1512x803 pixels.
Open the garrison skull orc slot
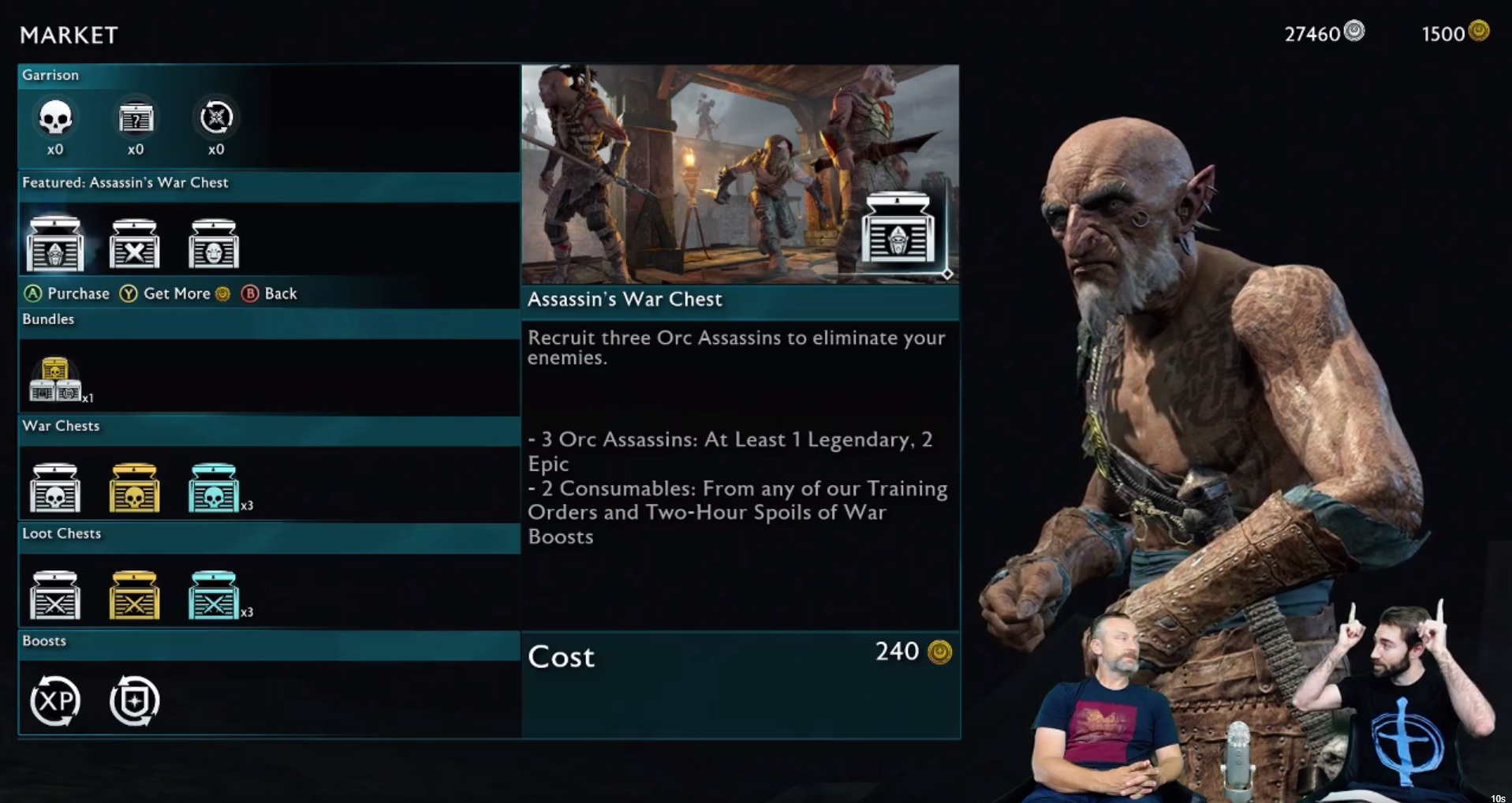pos(54,118)
